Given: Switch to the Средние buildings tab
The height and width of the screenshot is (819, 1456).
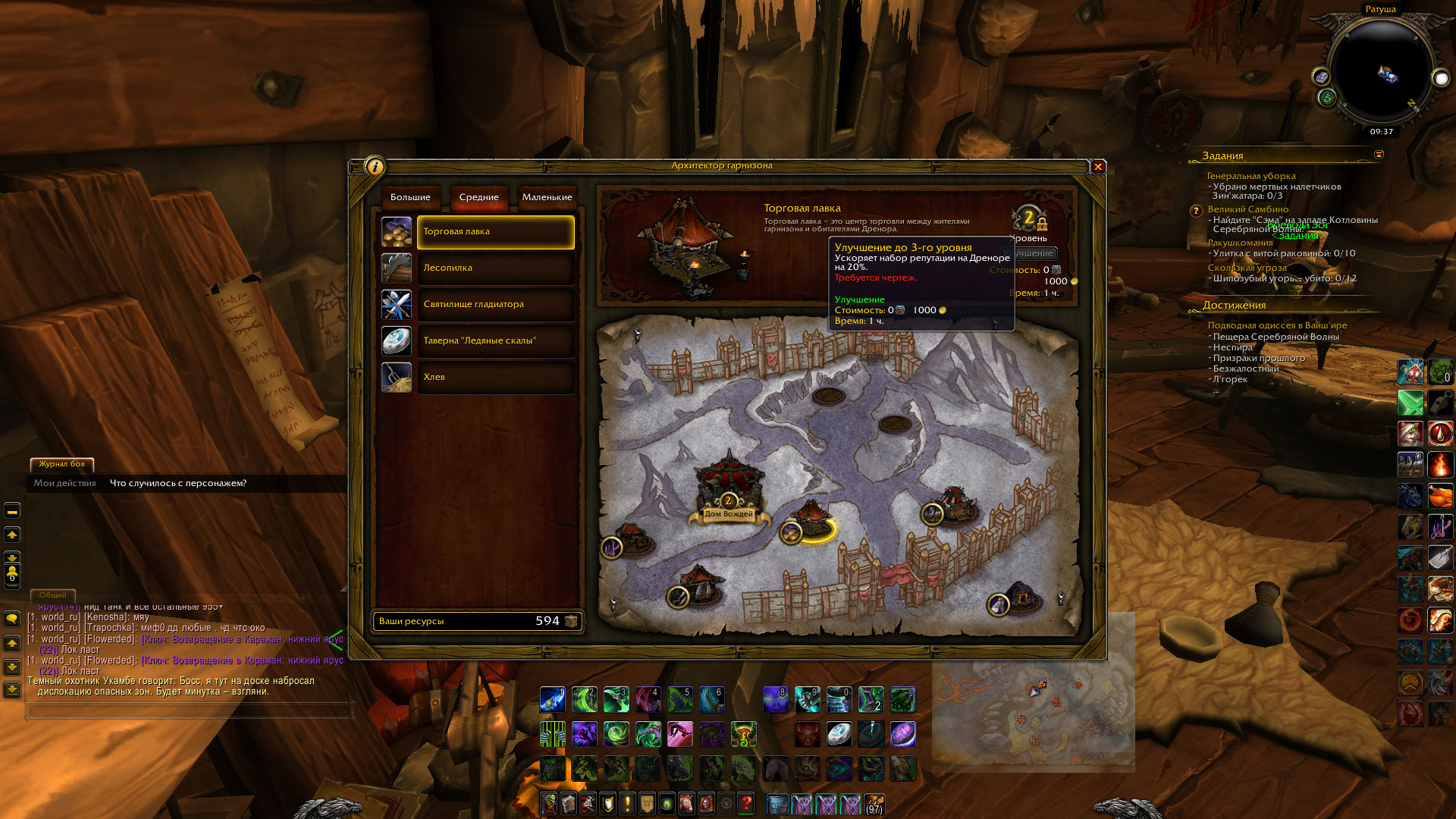Looking at the screenshot, I should [479, 197].
